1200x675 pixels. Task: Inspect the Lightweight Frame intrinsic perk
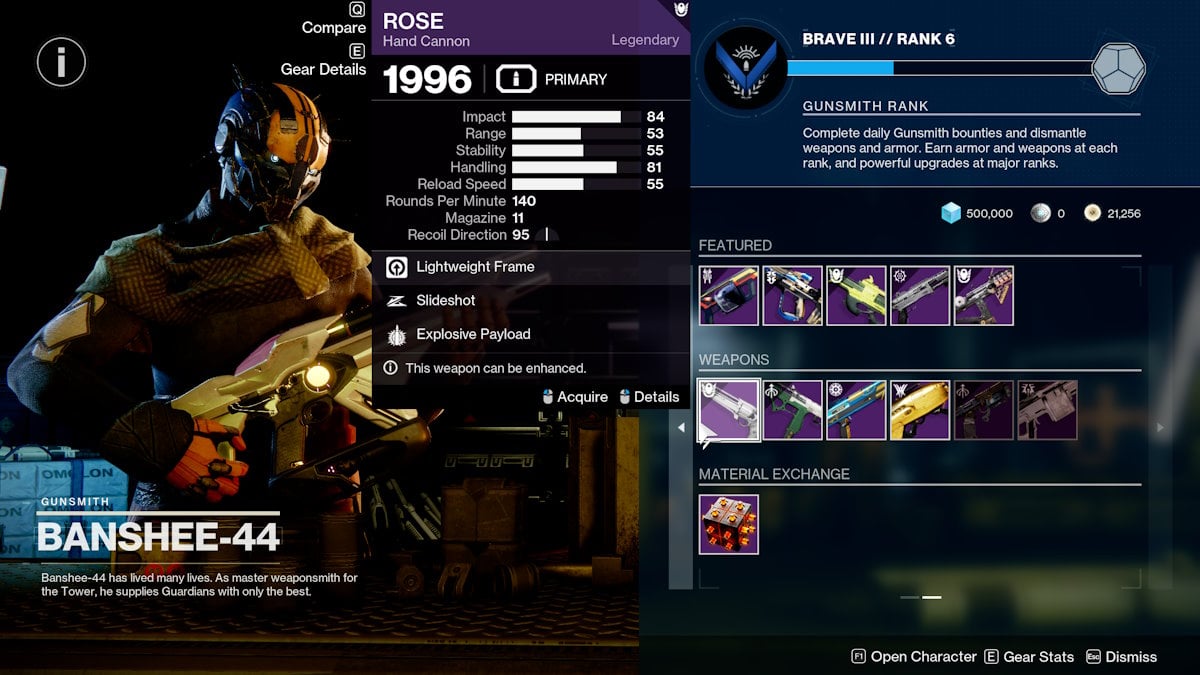point(474,267)
